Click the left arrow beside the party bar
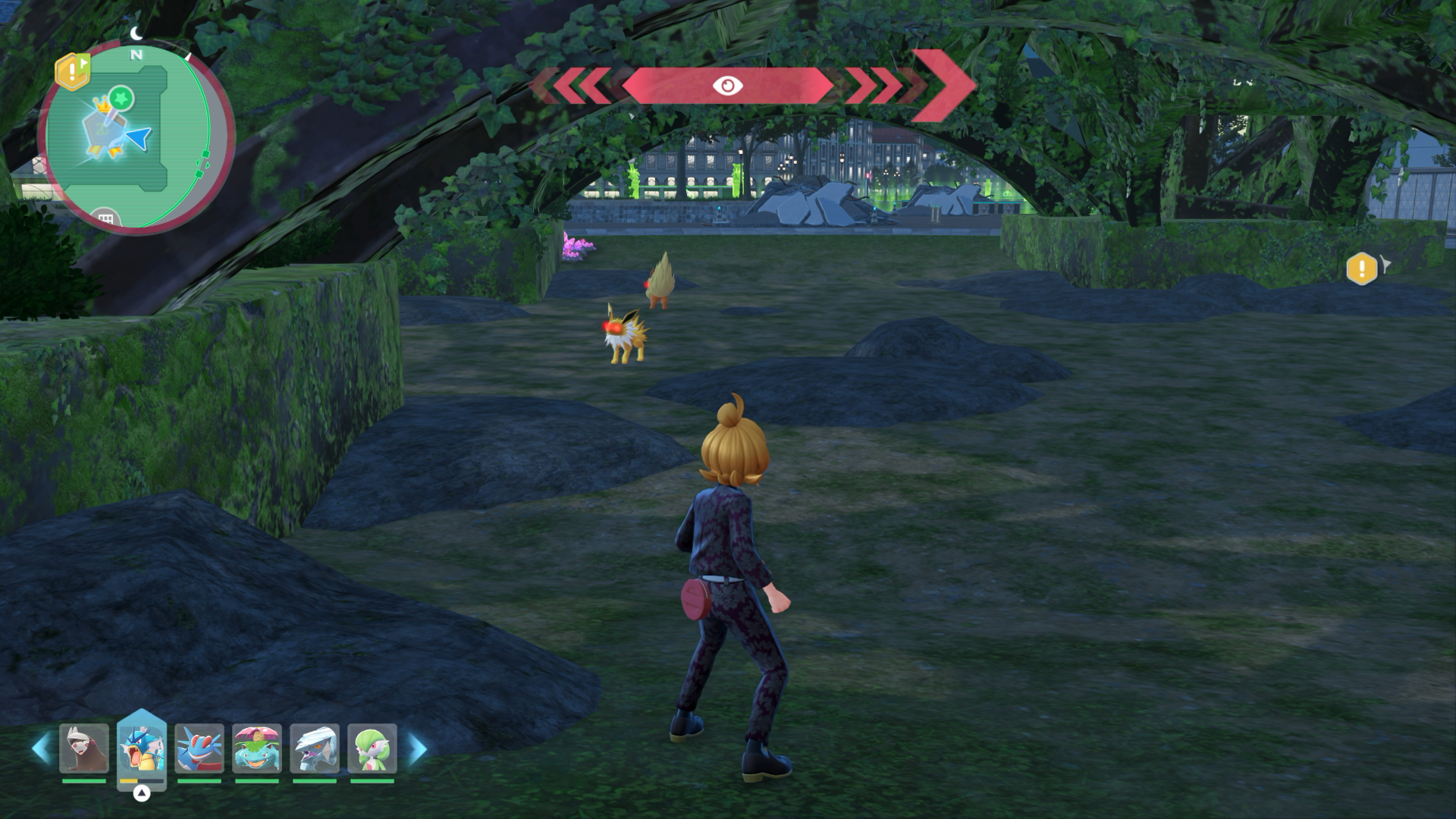The width and height of the screenshot is (1456, 819). click(x=41, y=748)
